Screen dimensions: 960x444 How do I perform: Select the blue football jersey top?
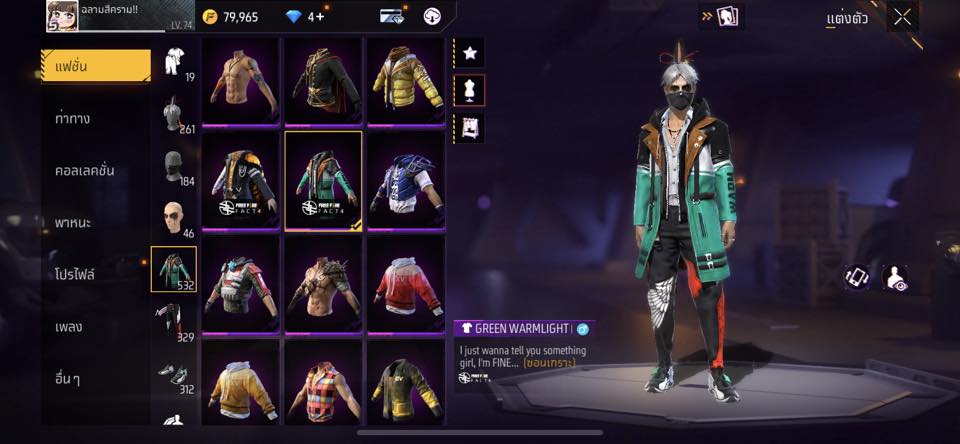[x=406, y=182]
